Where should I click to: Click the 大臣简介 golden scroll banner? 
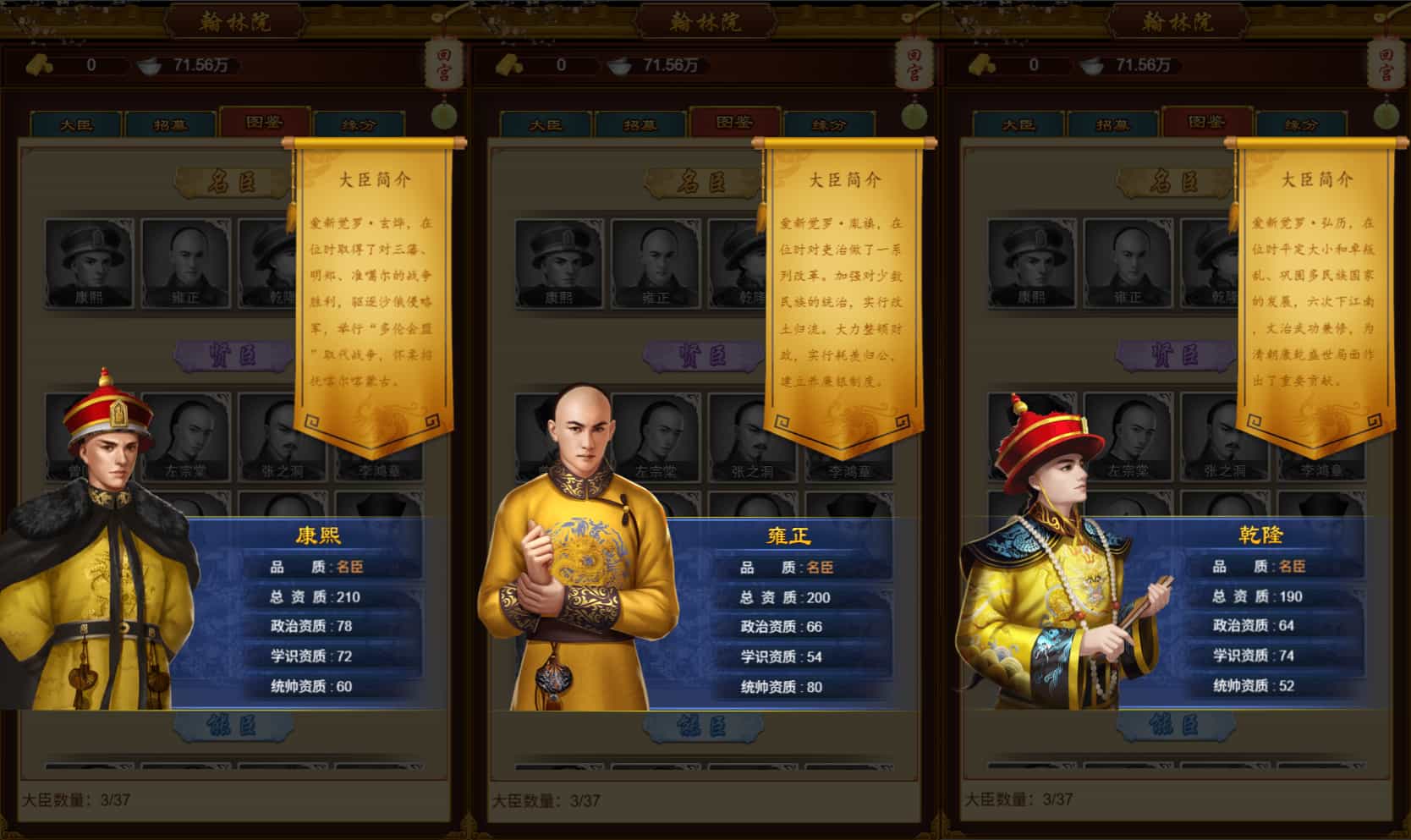coord(374,178)
